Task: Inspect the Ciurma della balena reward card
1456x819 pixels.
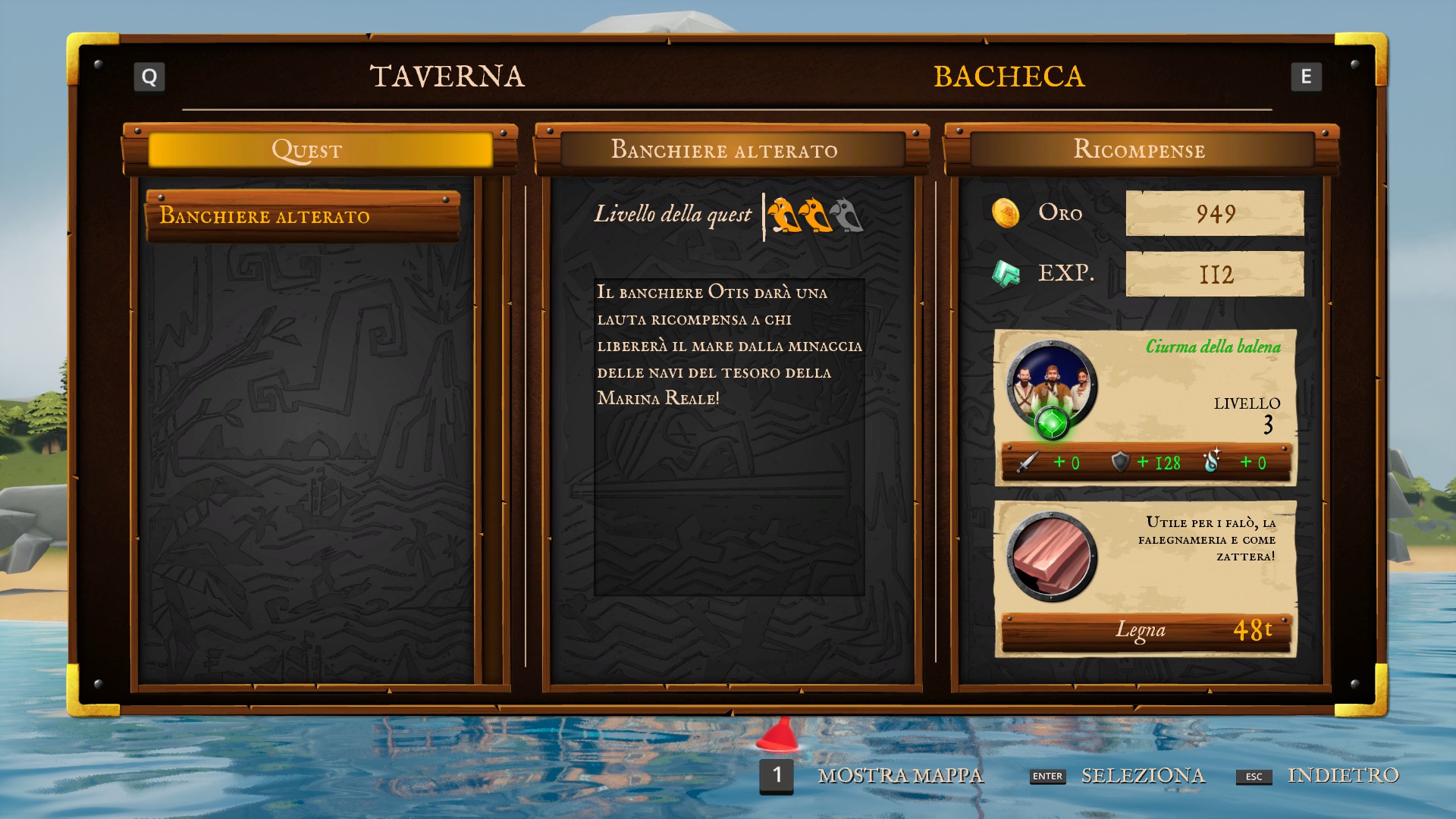Action: [x=1145, y=407]
